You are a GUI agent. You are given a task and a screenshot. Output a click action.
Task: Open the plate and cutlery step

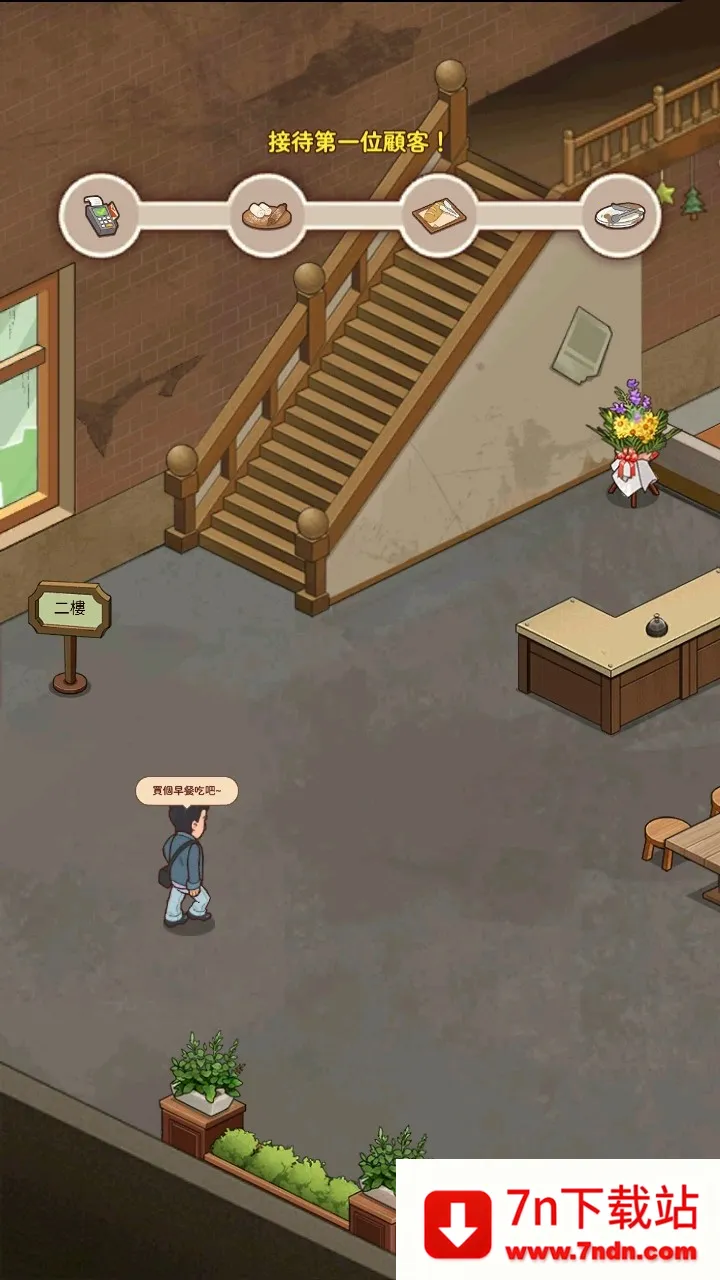point(620,215)
